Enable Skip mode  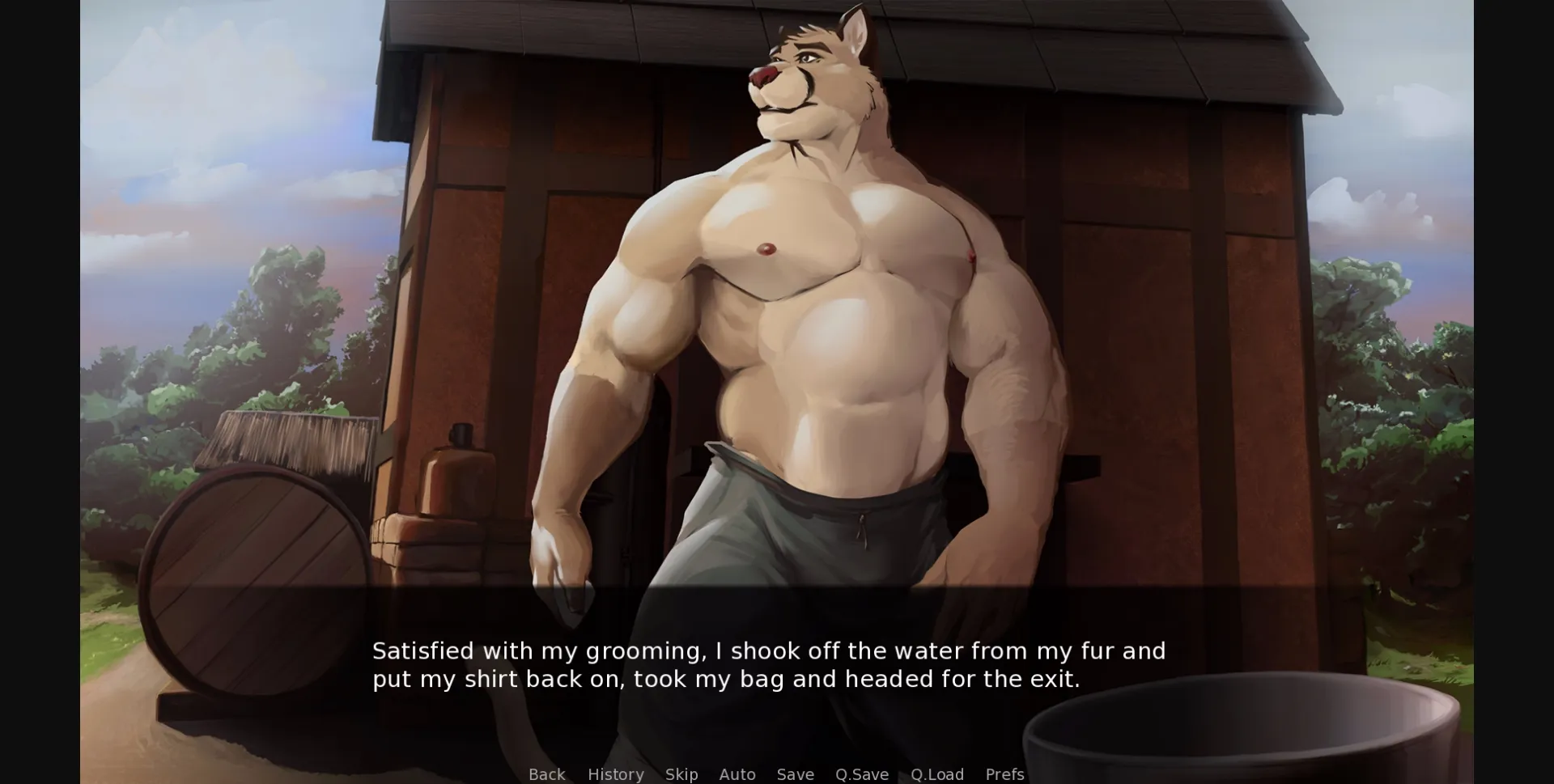(681, 774)
